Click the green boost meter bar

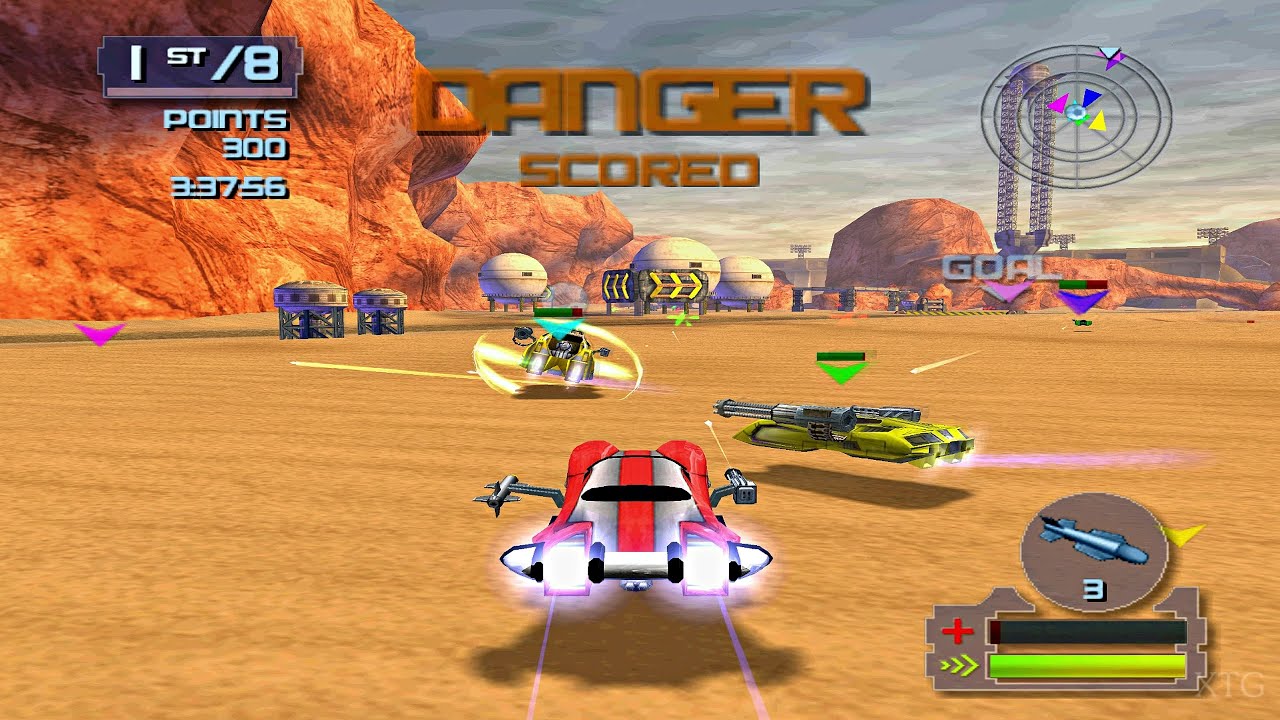[1085, 663]
